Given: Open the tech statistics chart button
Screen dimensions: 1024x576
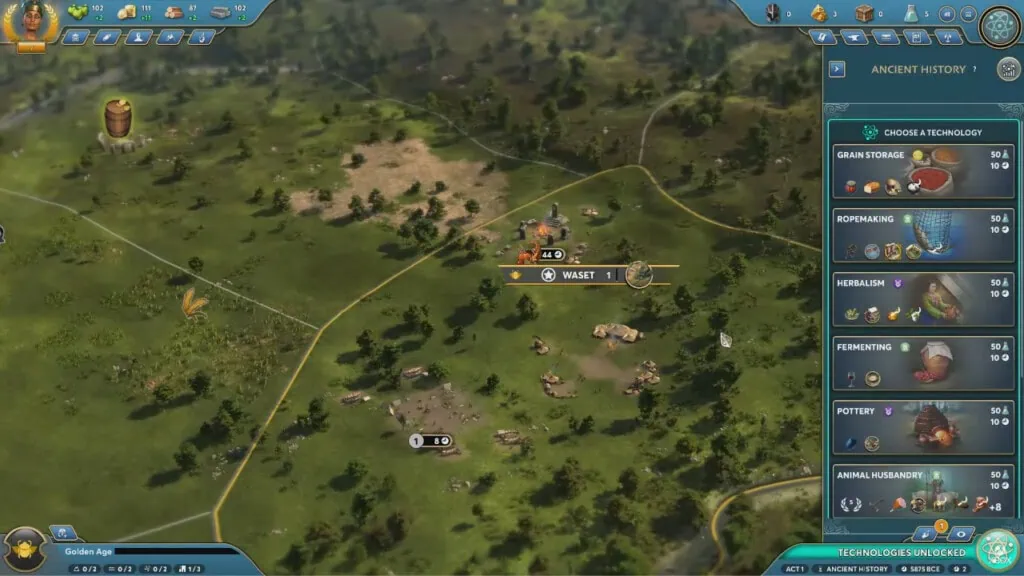Looking at the screenshot, I should tap(1008, 69).
